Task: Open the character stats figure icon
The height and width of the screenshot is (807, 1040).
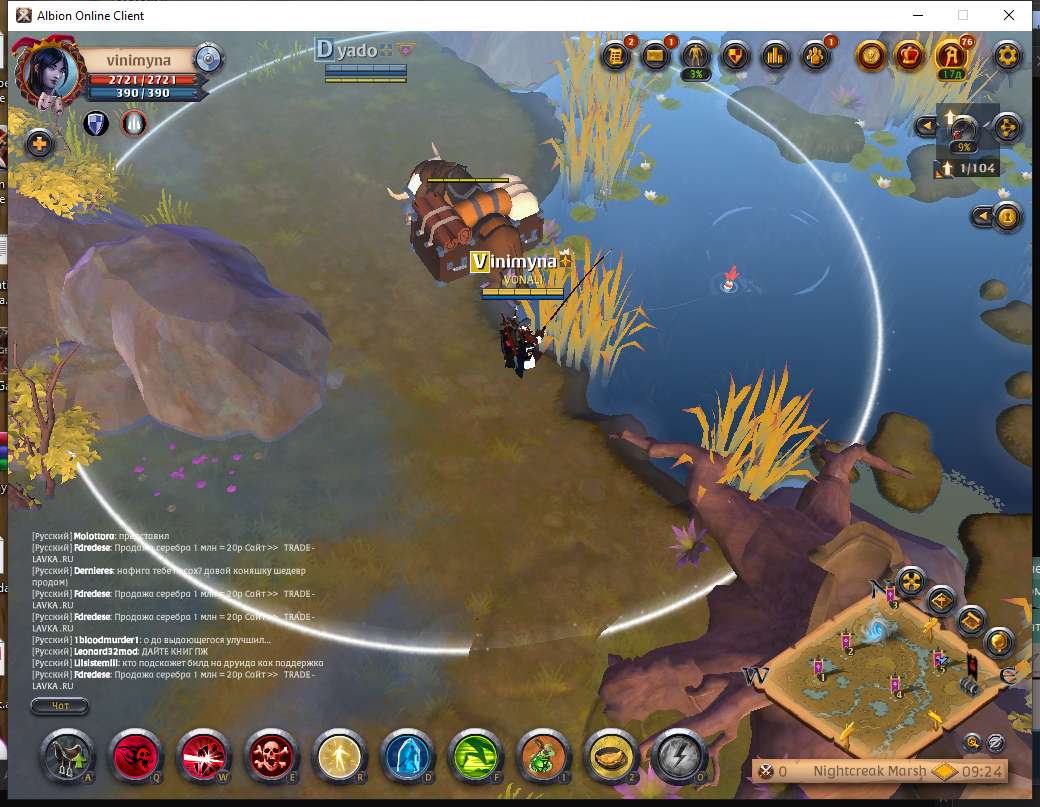Action: [694, 56]
